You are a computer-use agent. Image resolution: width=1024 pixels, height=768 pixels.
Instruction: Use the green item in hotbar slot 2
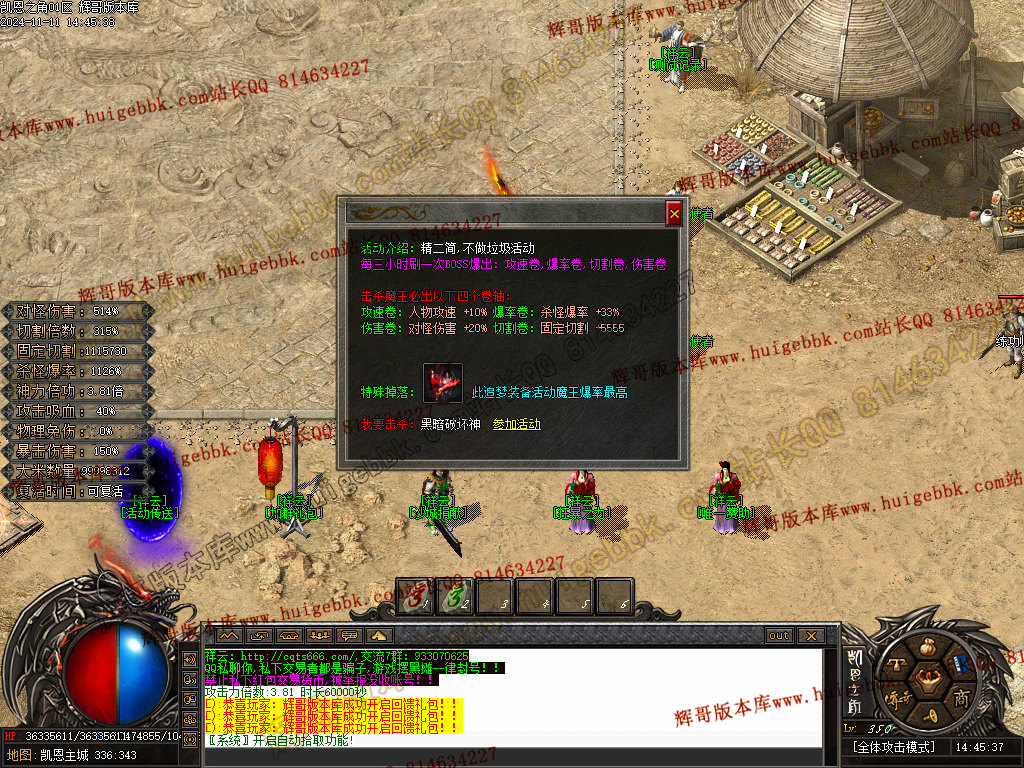(x=455, y=597)
